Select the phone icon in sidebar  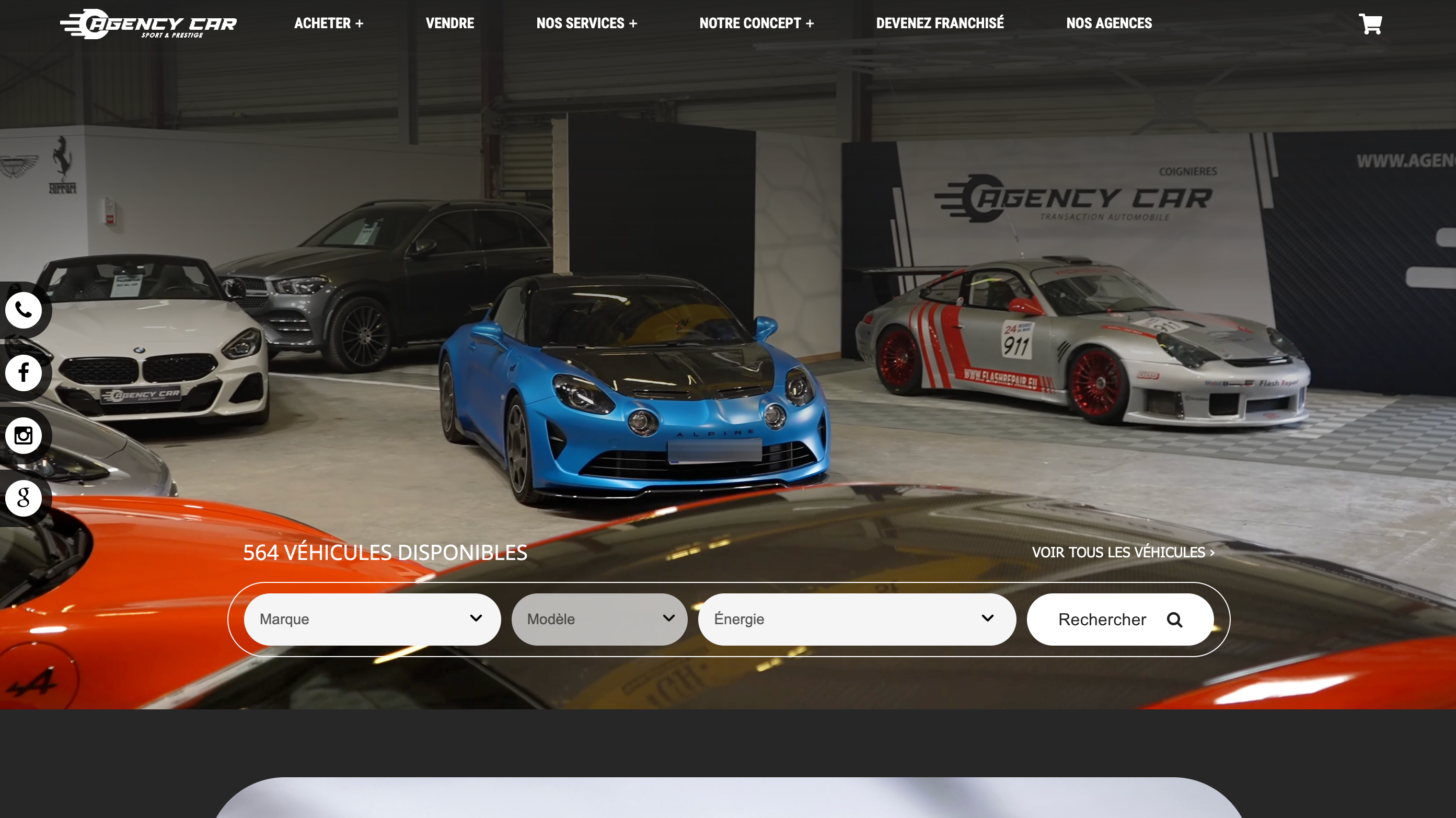(24, 310)
